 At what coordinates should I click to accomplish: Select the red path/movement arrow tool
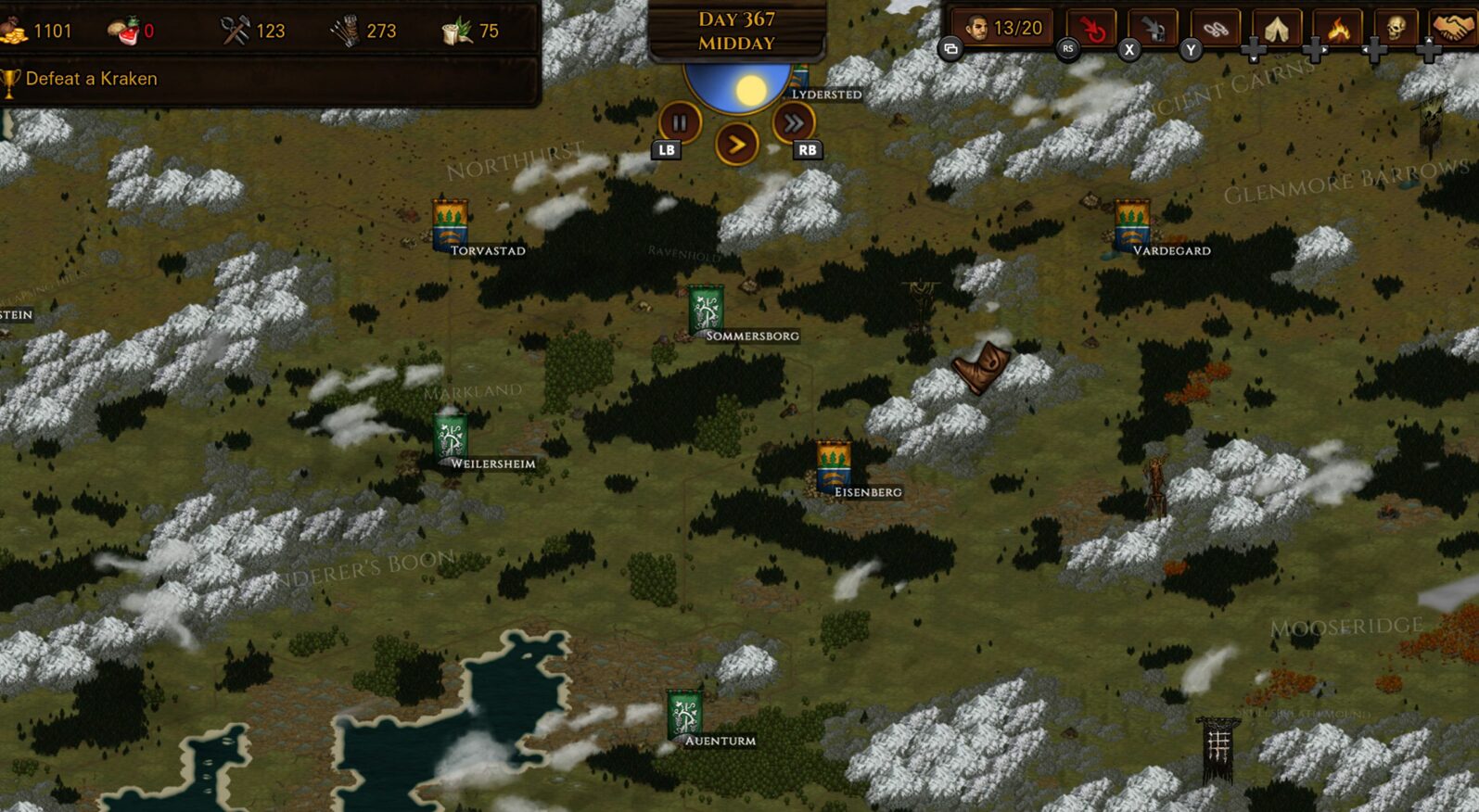click(1094, 25)
